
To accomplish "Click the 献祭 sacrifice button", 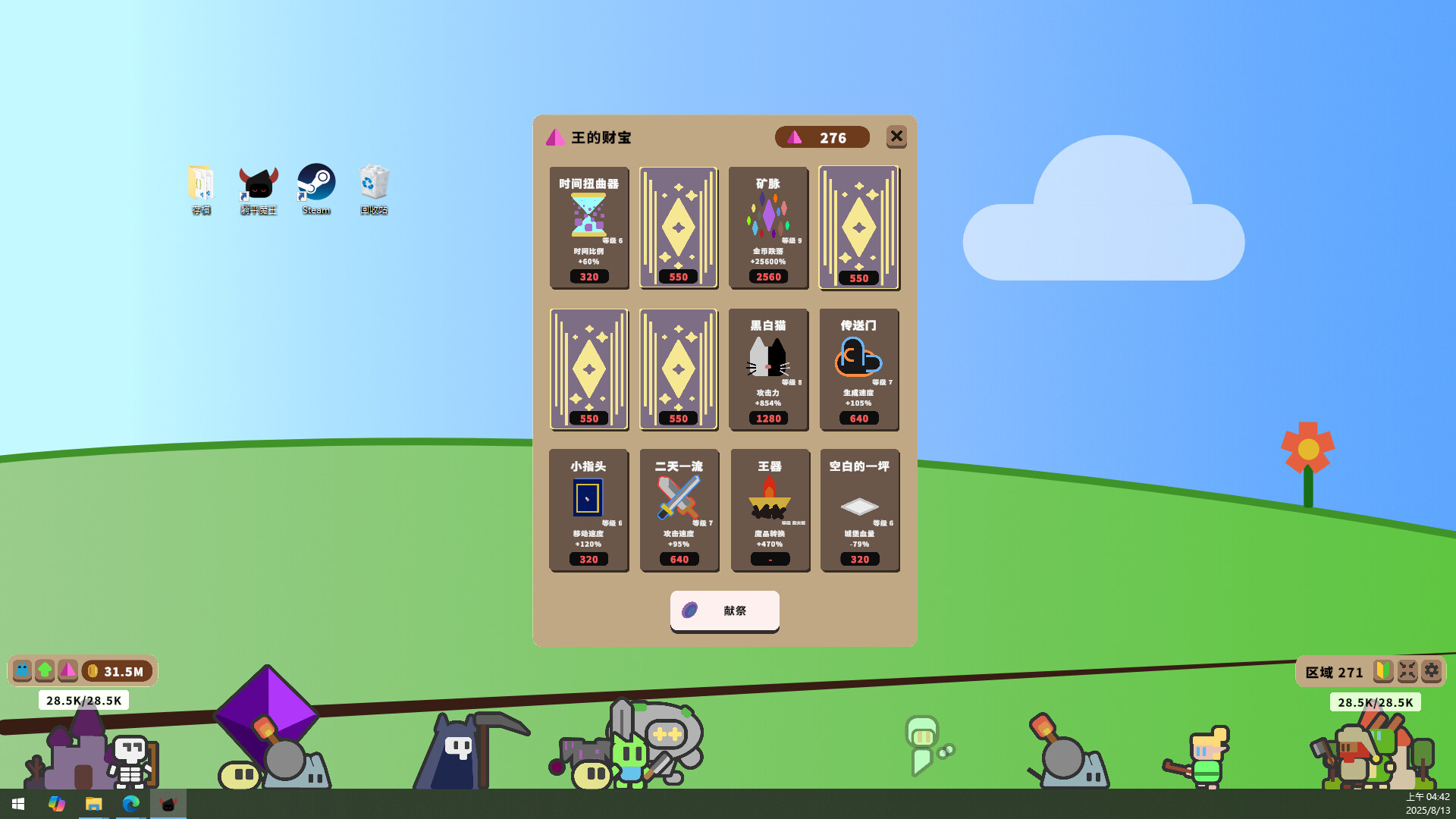I will click(724, 610).
